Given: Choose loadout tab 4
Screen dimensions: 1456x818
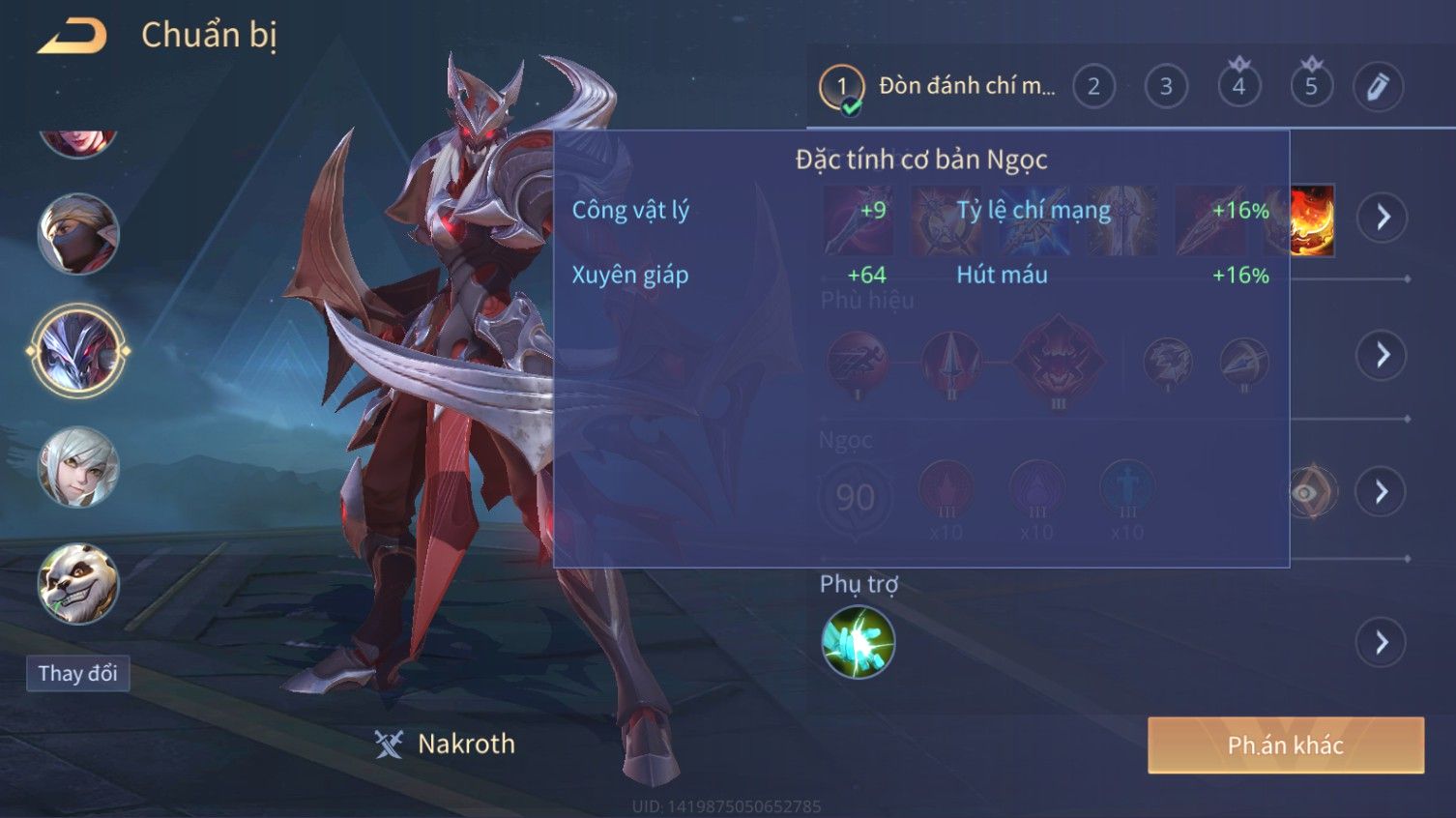Looking at the screenshot, I should coord(1238,87).
